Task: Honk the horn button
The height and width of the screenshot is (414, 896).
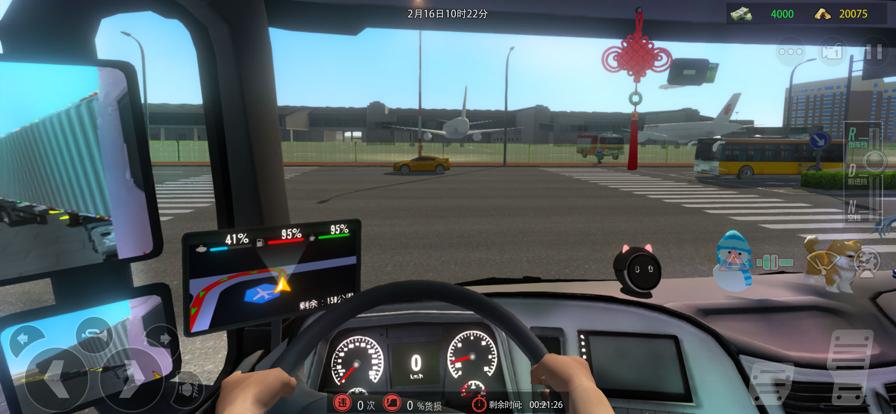Action: tap(92, 334)
